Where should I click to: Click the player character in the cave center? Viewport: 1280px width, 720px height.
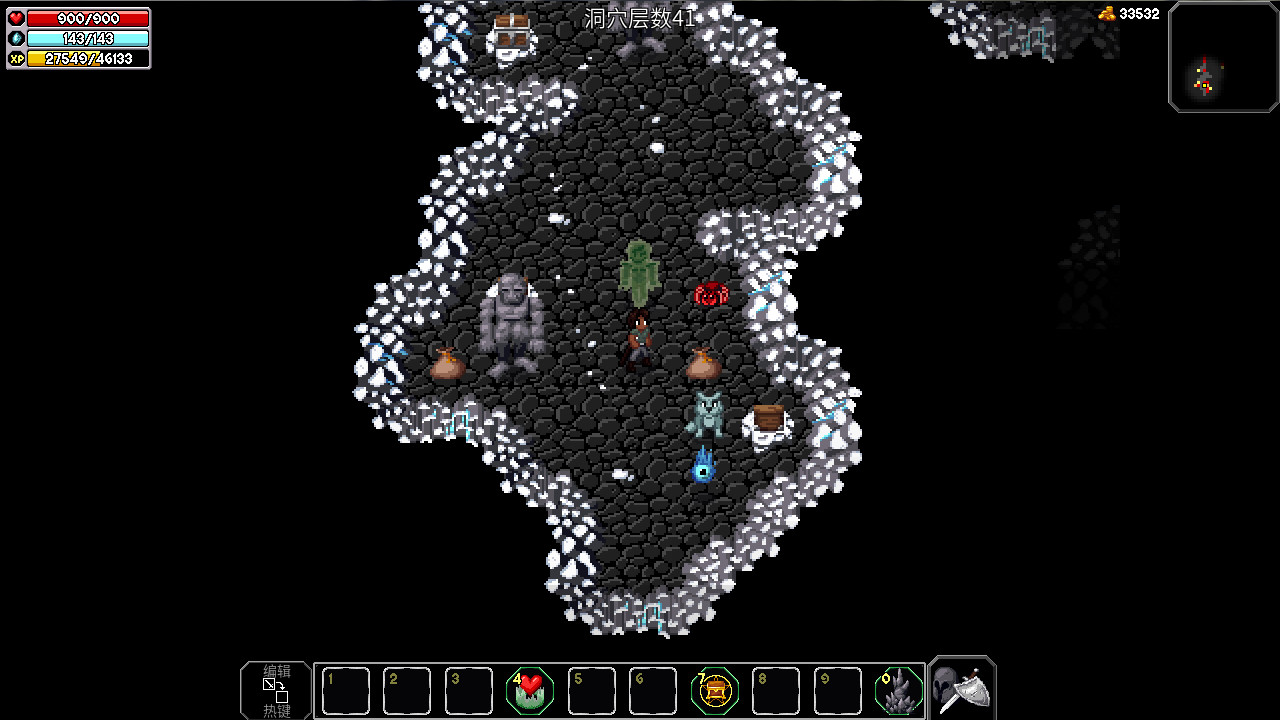tap(640, 340)
